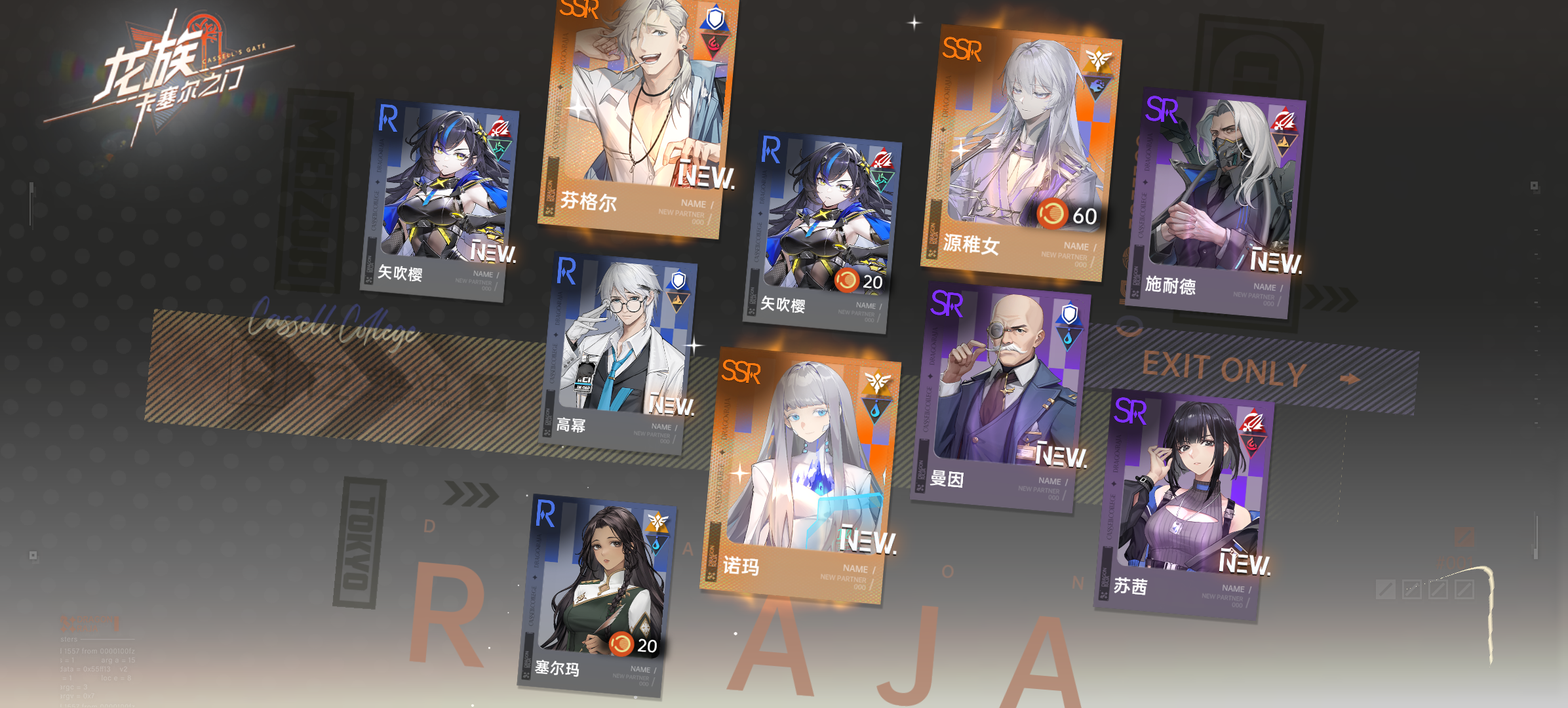Click the golden wing emblem on 源稚女's card

coord(1100,56)
